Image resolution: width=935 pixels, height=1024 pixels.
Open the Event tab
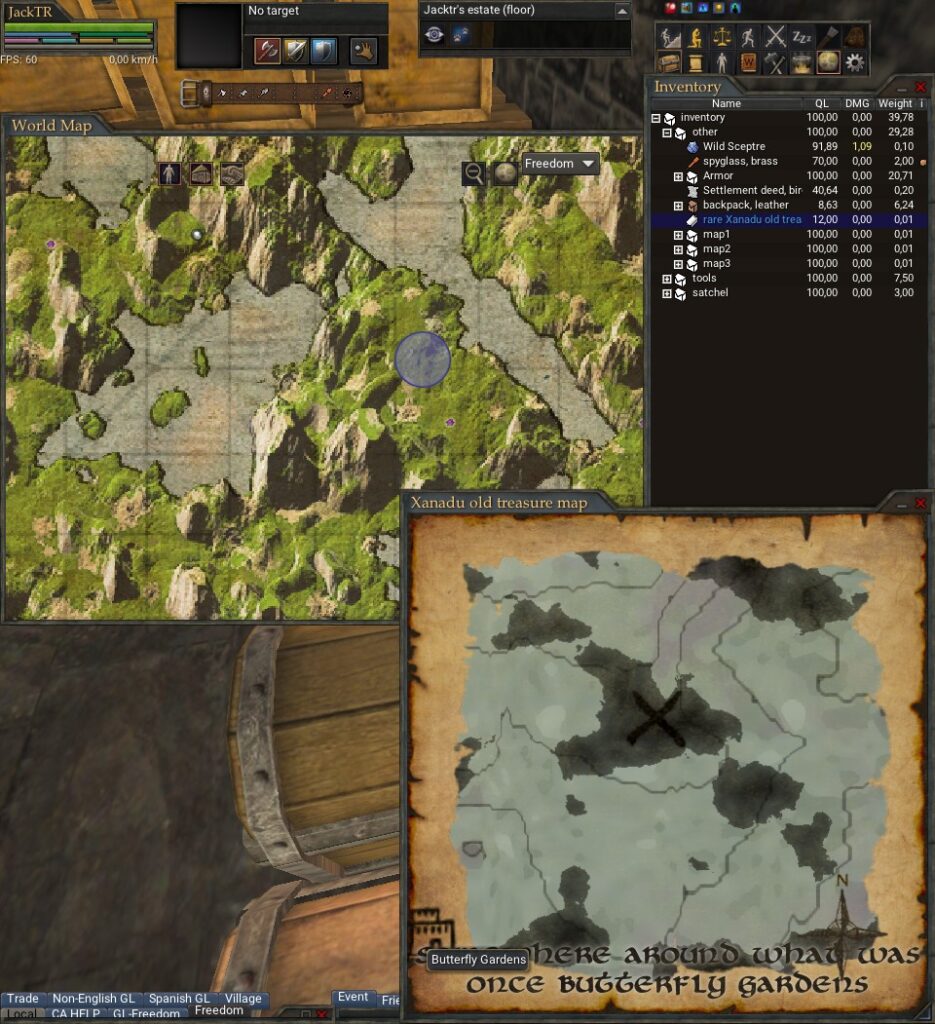[x=353, y=997]
